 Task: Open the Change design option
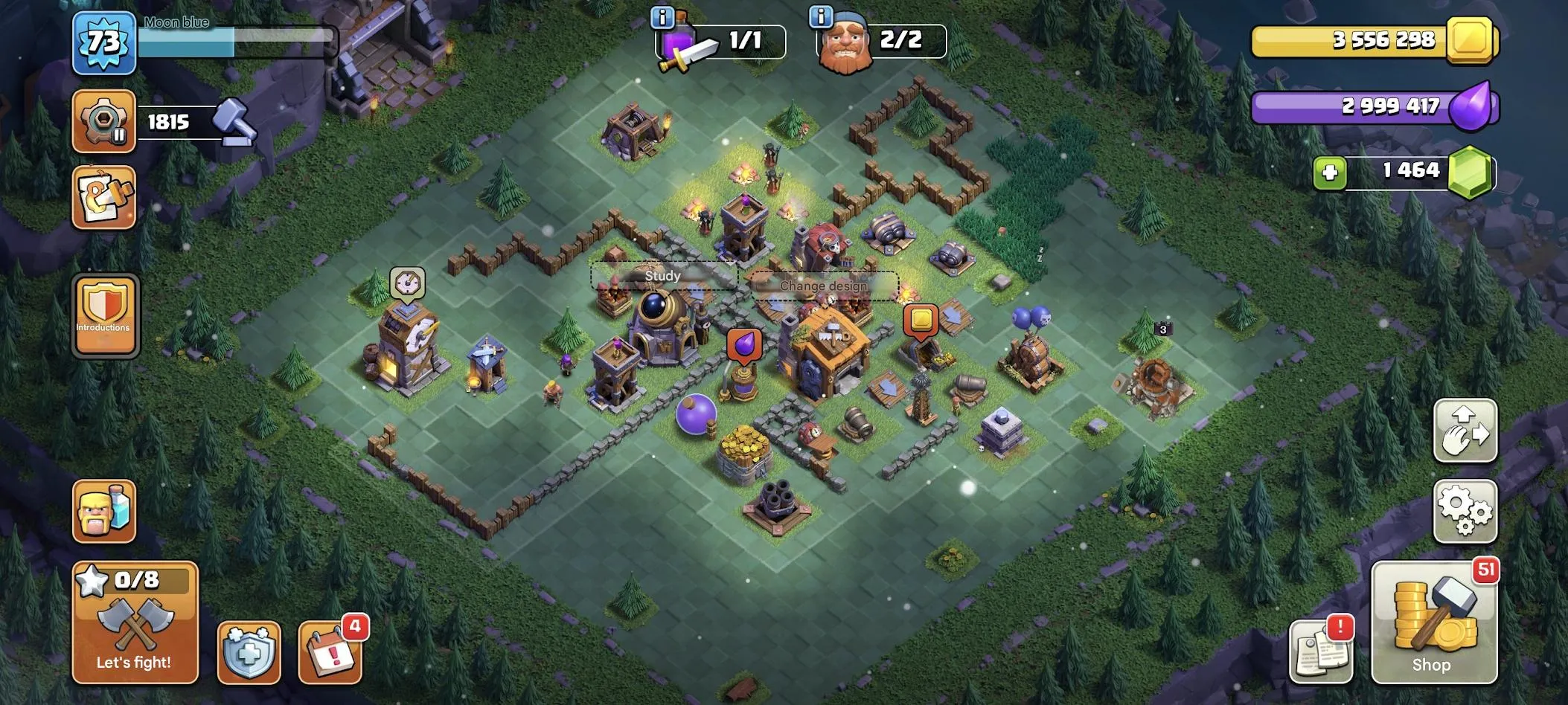click(823, 286)
